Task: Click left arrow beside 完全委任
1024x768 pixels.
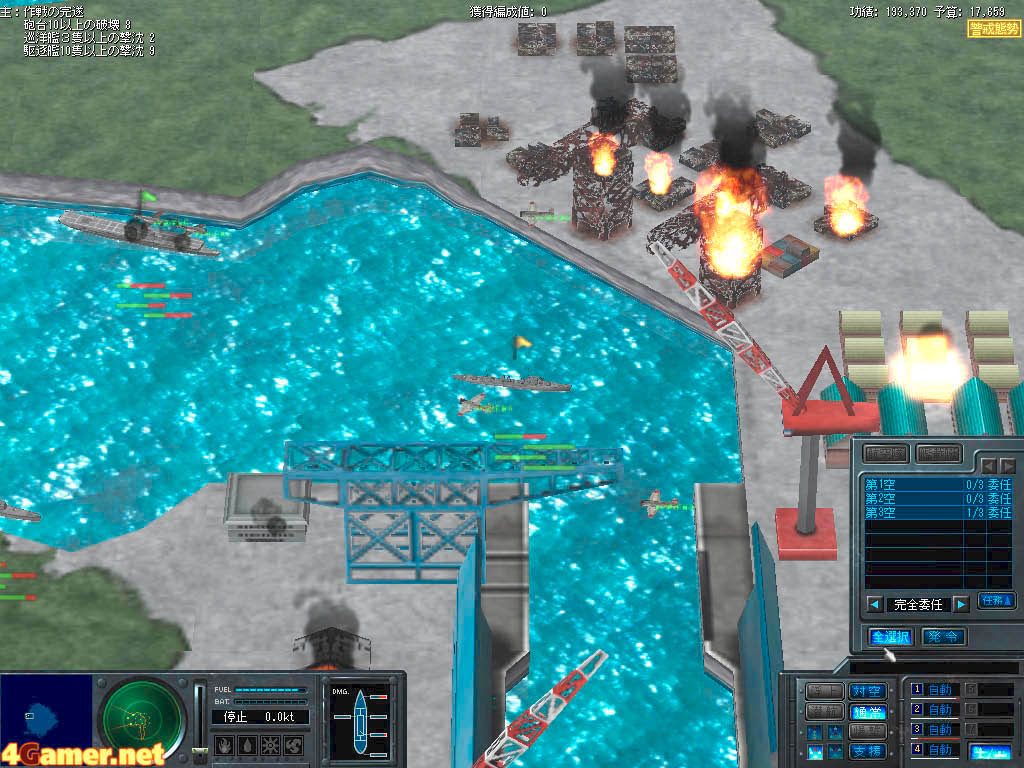Action: (874, 604)
